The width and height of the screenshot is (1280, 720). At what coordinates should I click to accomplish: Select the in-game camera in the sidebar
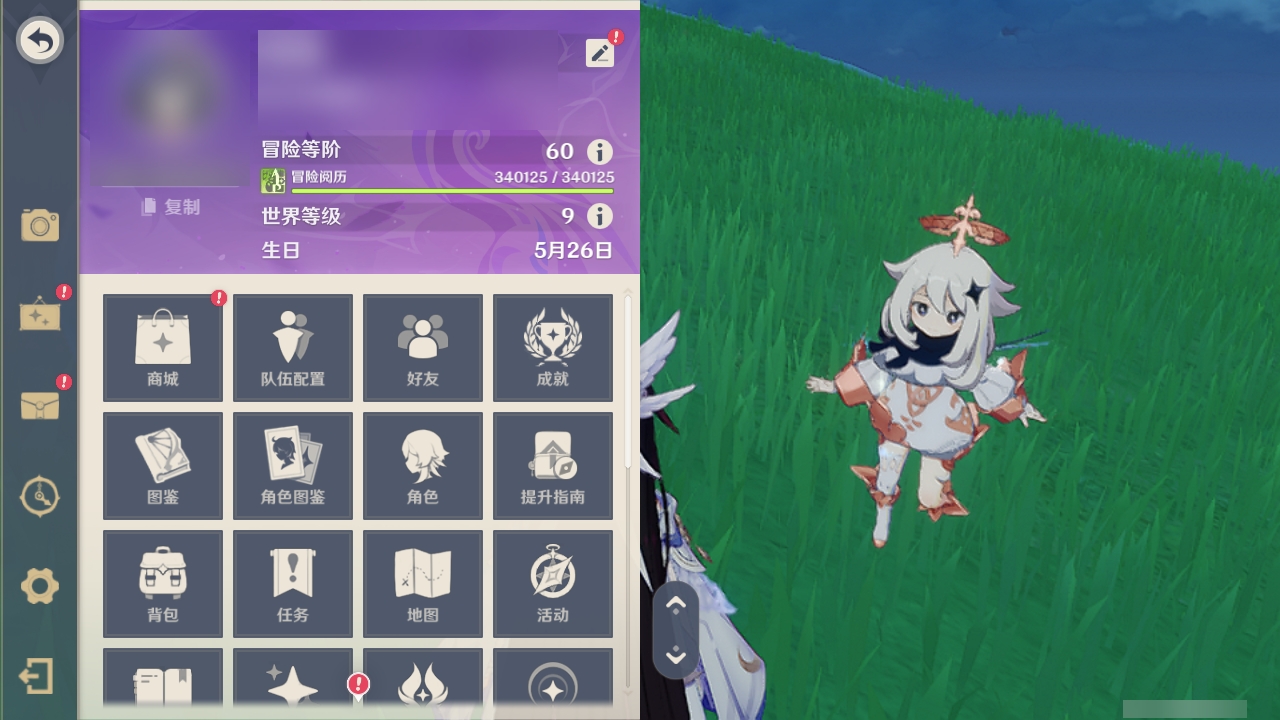point(39,226)
